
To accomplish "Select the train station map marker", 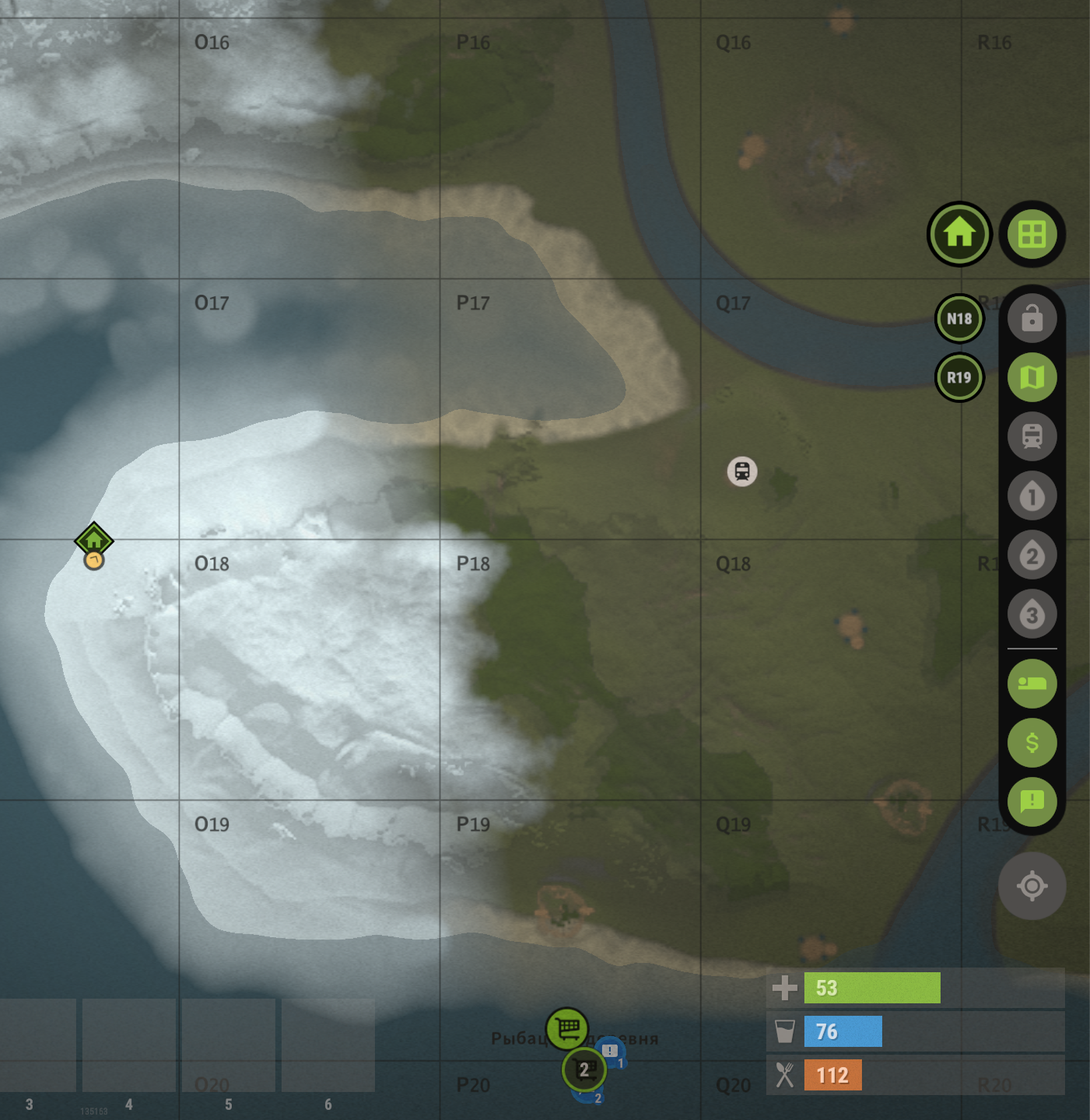I will tap(742, 471).
